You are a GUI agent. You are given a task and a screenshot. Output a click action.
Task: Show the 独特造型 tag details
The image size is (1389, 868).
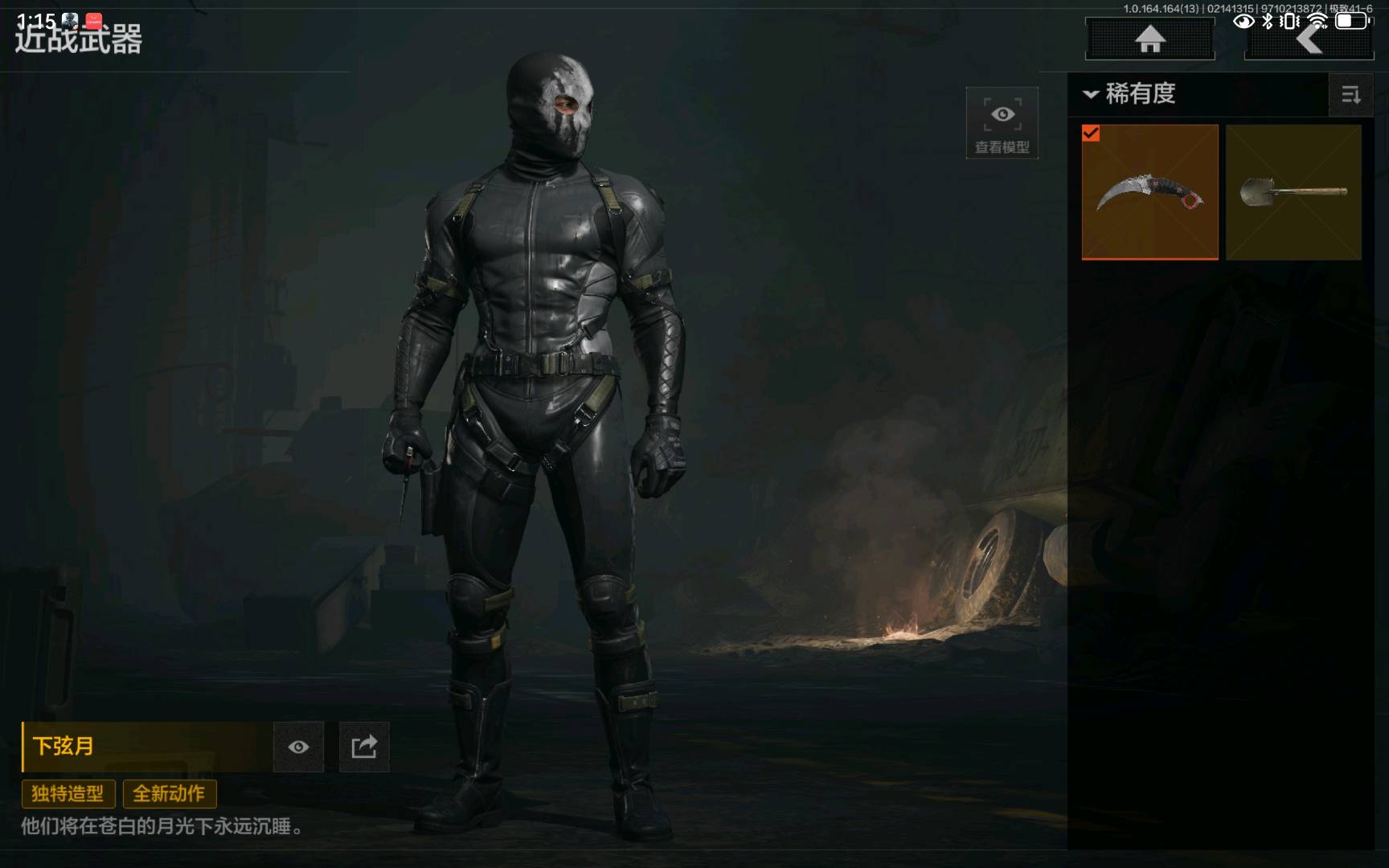tap(68, 794)
